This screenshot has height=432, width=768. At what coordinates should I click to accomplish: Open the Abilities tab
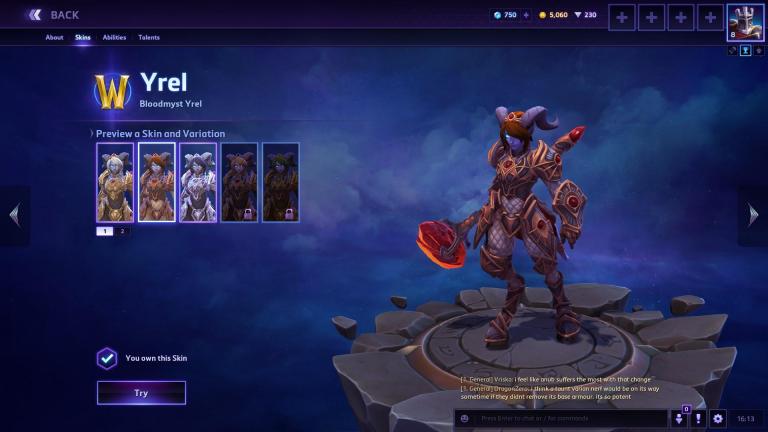pos(114,38)
